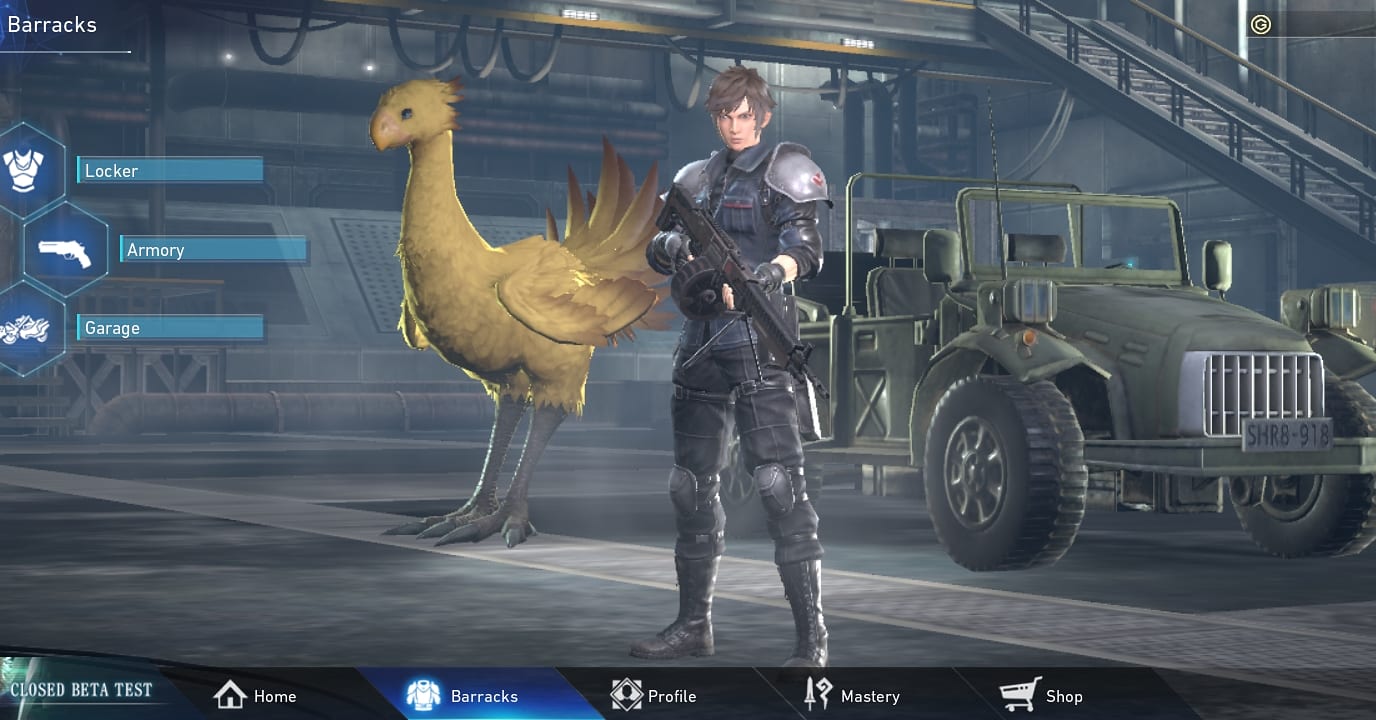Image resolution: width=1376 pixels, height=720 pixels.
Task: Select the revolver Armory icon
Action: (65, 250)
